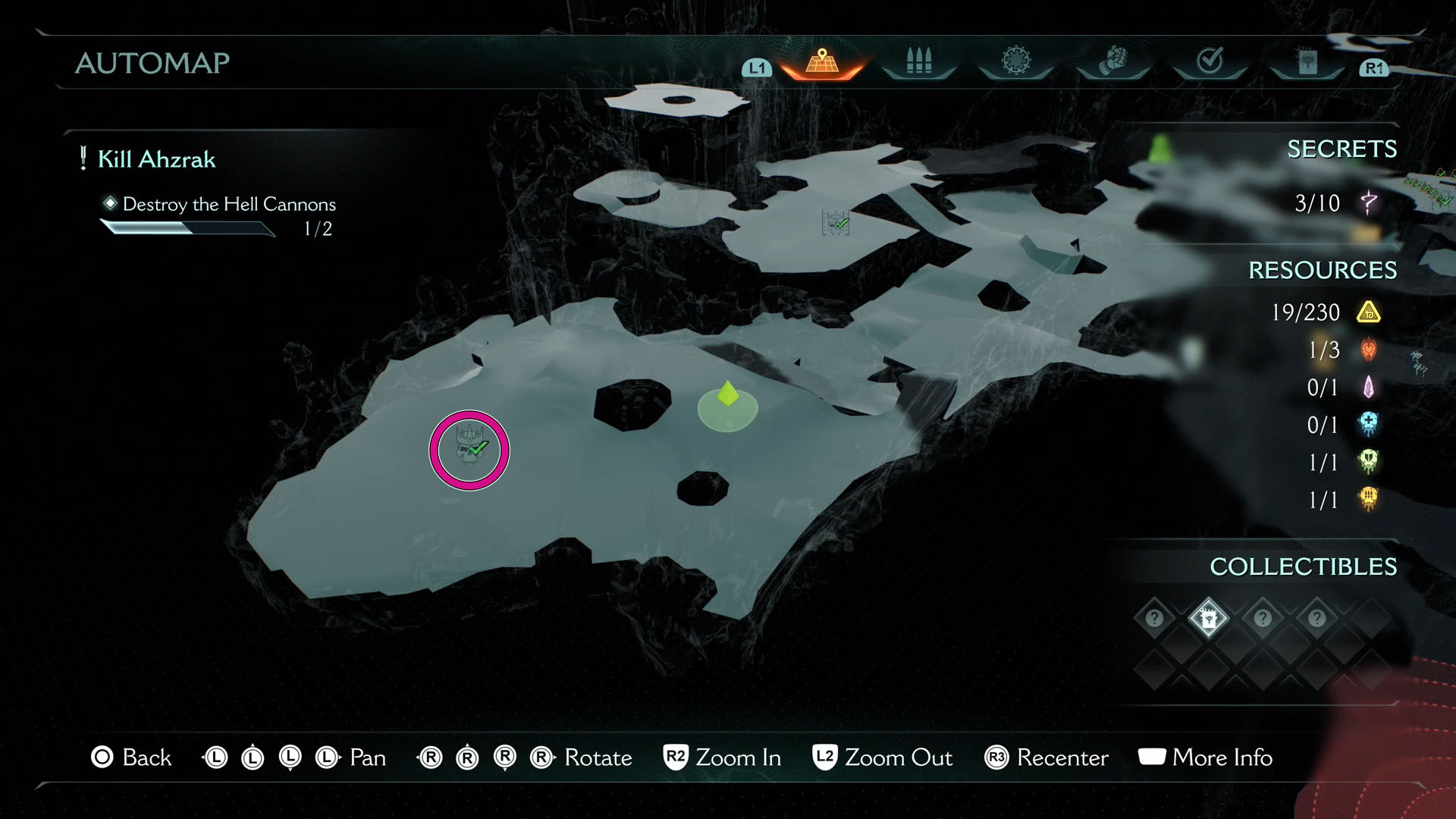Click the purple crystal resource icon
This screenshot has width=1456, height=819.
point(1367,388)
